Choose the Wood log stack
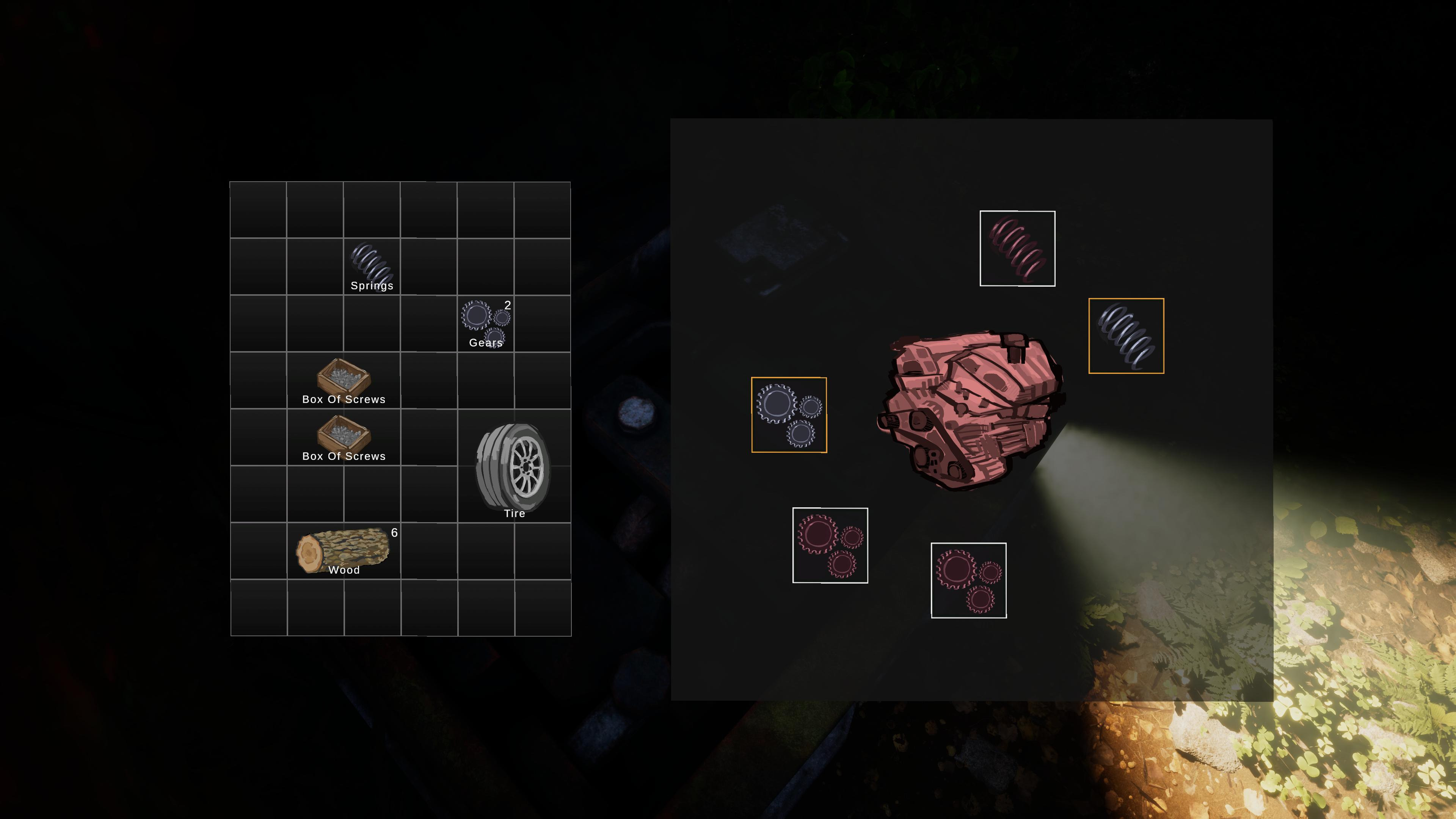This screenshot has height=819, width=1456. [x=343, y=551]
